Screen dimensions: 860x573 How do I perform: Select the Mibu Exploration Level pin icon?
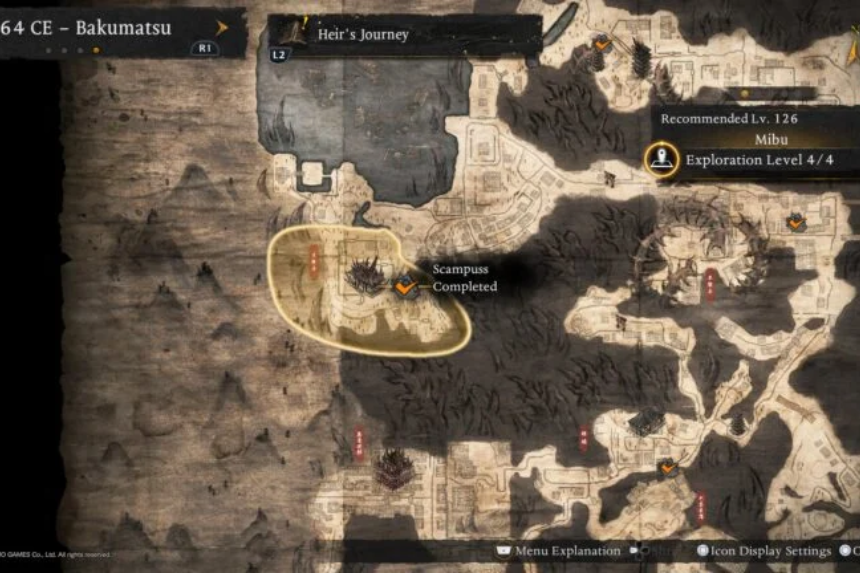(660, 159)
